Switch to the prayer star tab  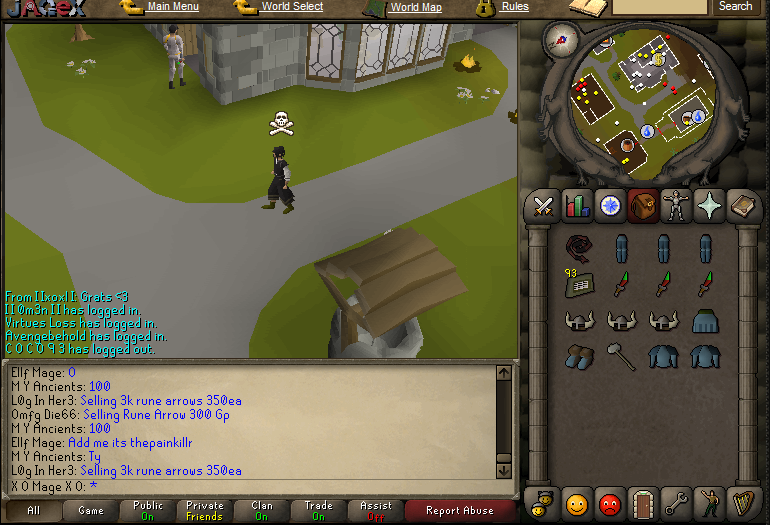point(711,206)
